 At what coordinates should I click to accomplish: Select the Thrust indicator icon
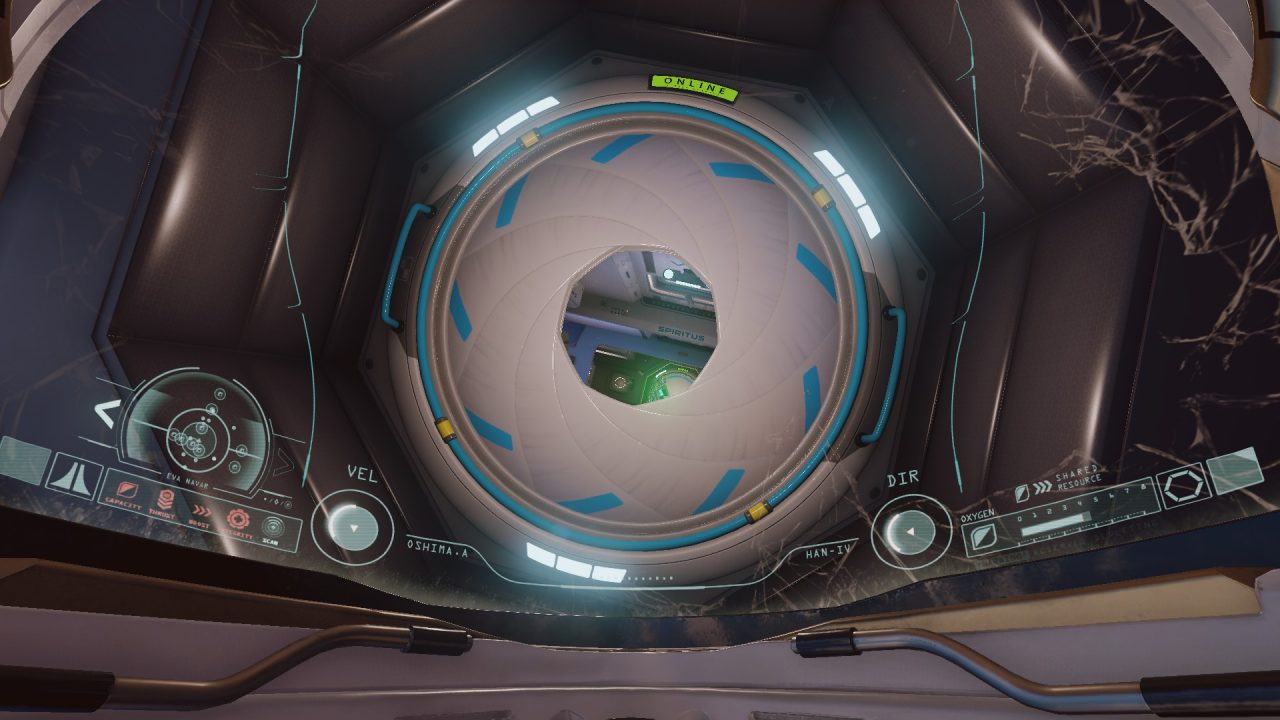click(166, 498)
